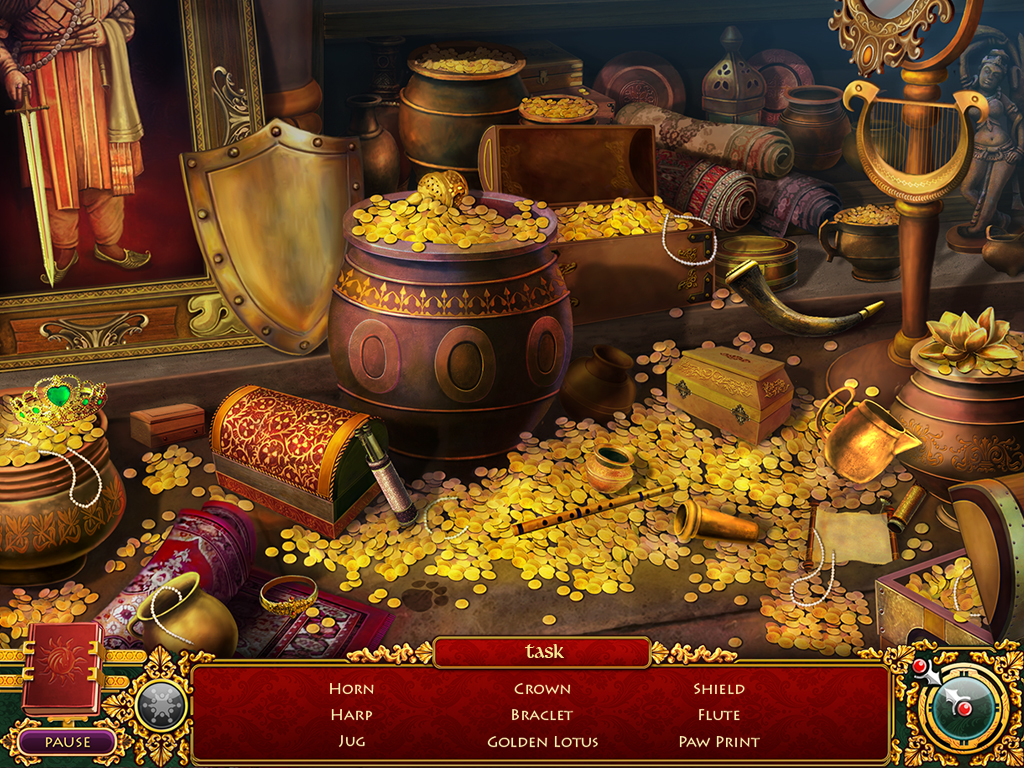This screenshot has height=768, width=1024.
Task: Click the round silver dial icon
Action: [x=161, y=706]
